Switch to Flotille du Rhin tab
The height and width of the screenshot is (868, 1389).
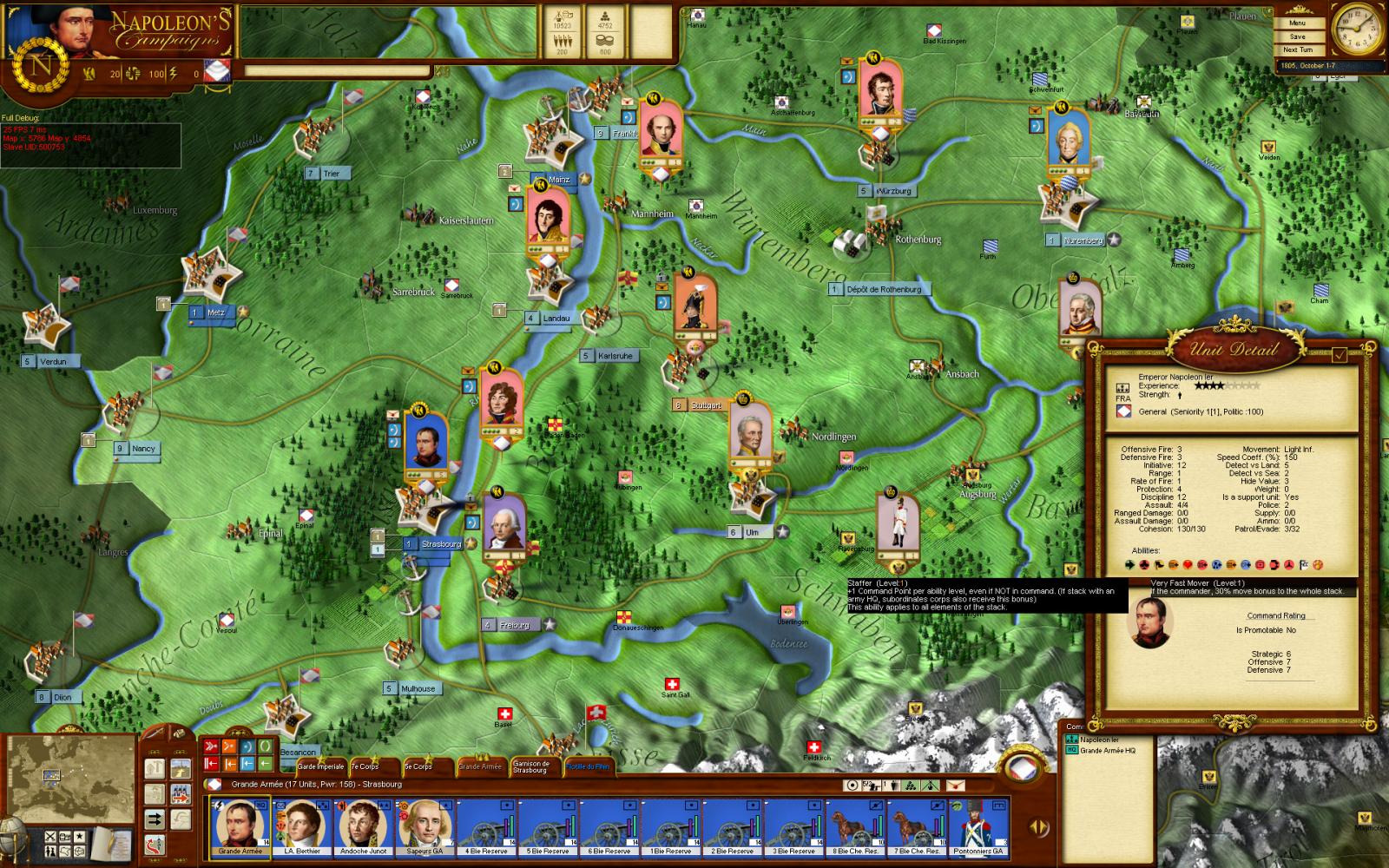click(x=588, y=766)
